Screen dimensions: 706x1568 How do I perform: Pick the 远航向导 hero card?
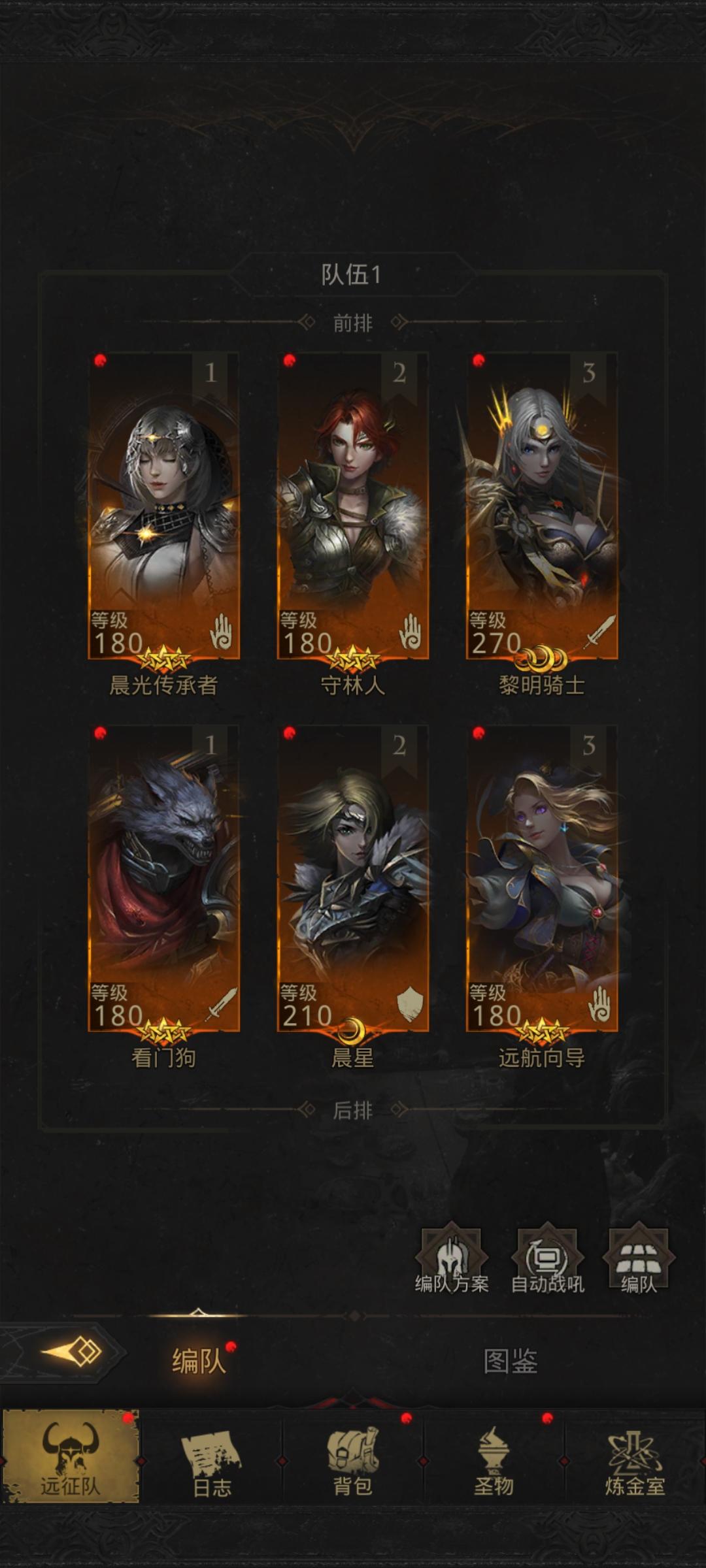(542, 879)
